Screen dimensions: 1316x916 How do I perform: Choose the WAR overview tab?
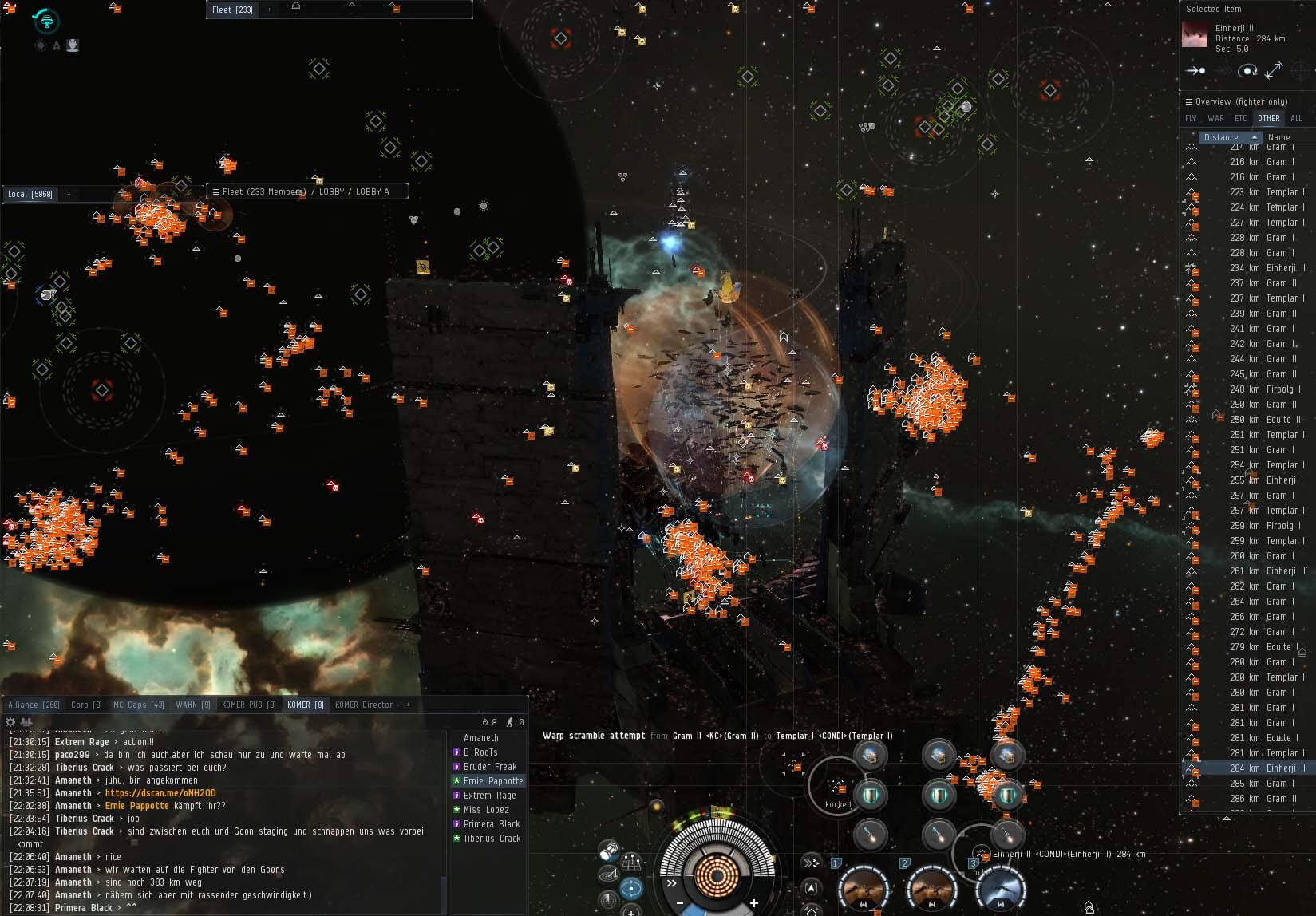pyautogui.click(x=1215, y=118)
